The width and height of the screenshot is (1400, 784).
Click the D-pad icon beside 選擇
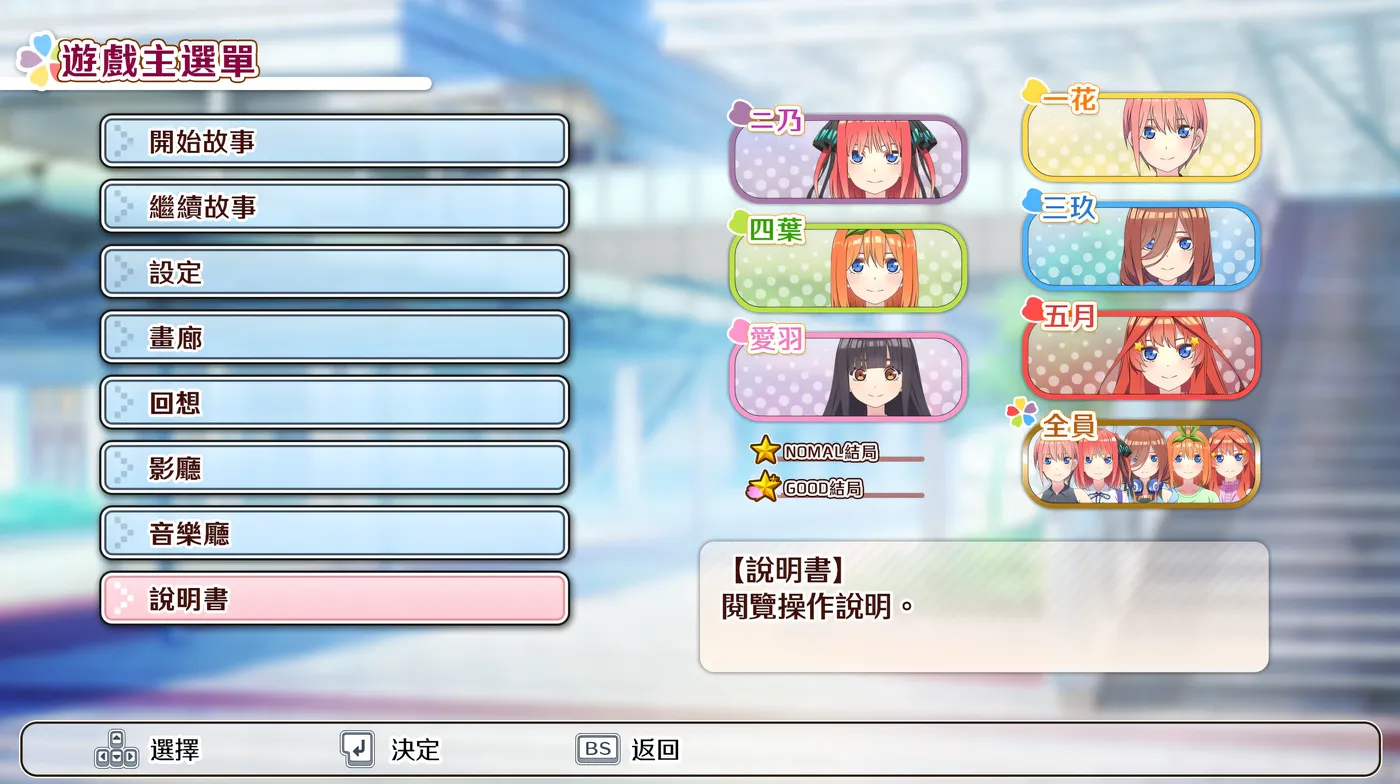[x=118, y=748]
